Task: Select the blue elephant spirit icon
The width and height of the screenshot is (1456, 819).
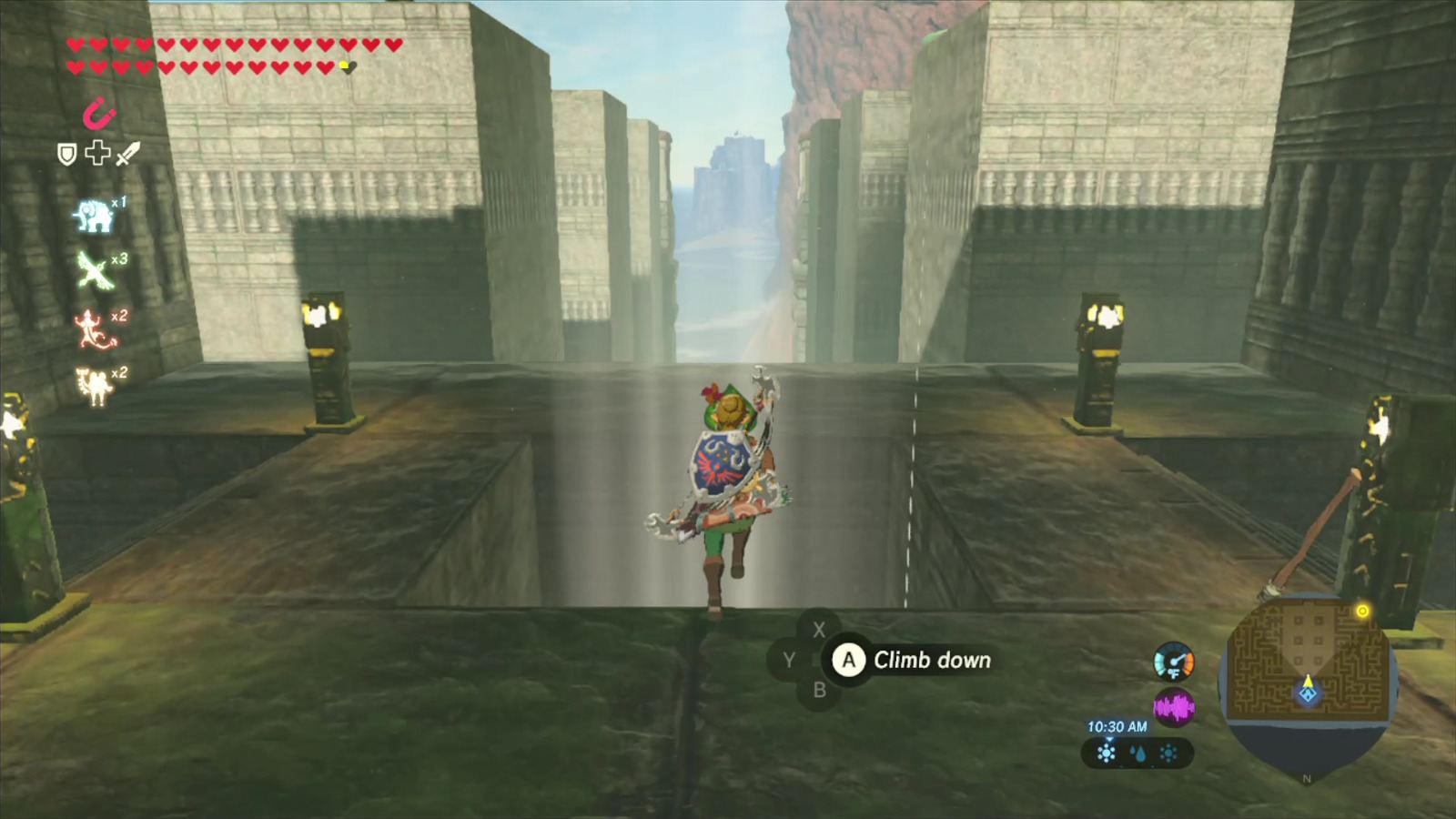Action: pos(93,215)
